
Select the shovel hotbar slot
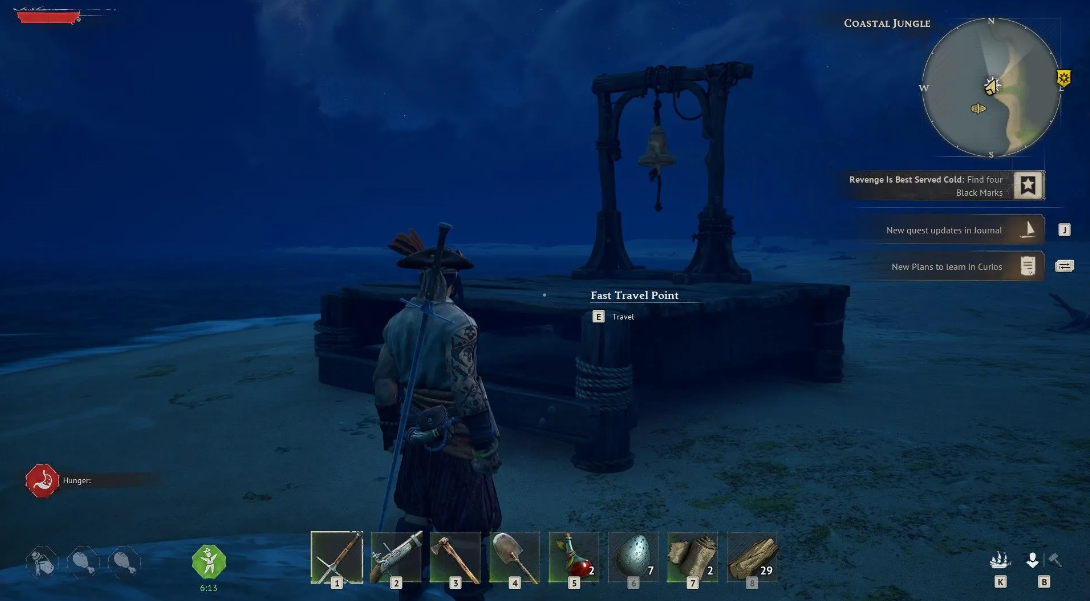click(x=514, y=556)
